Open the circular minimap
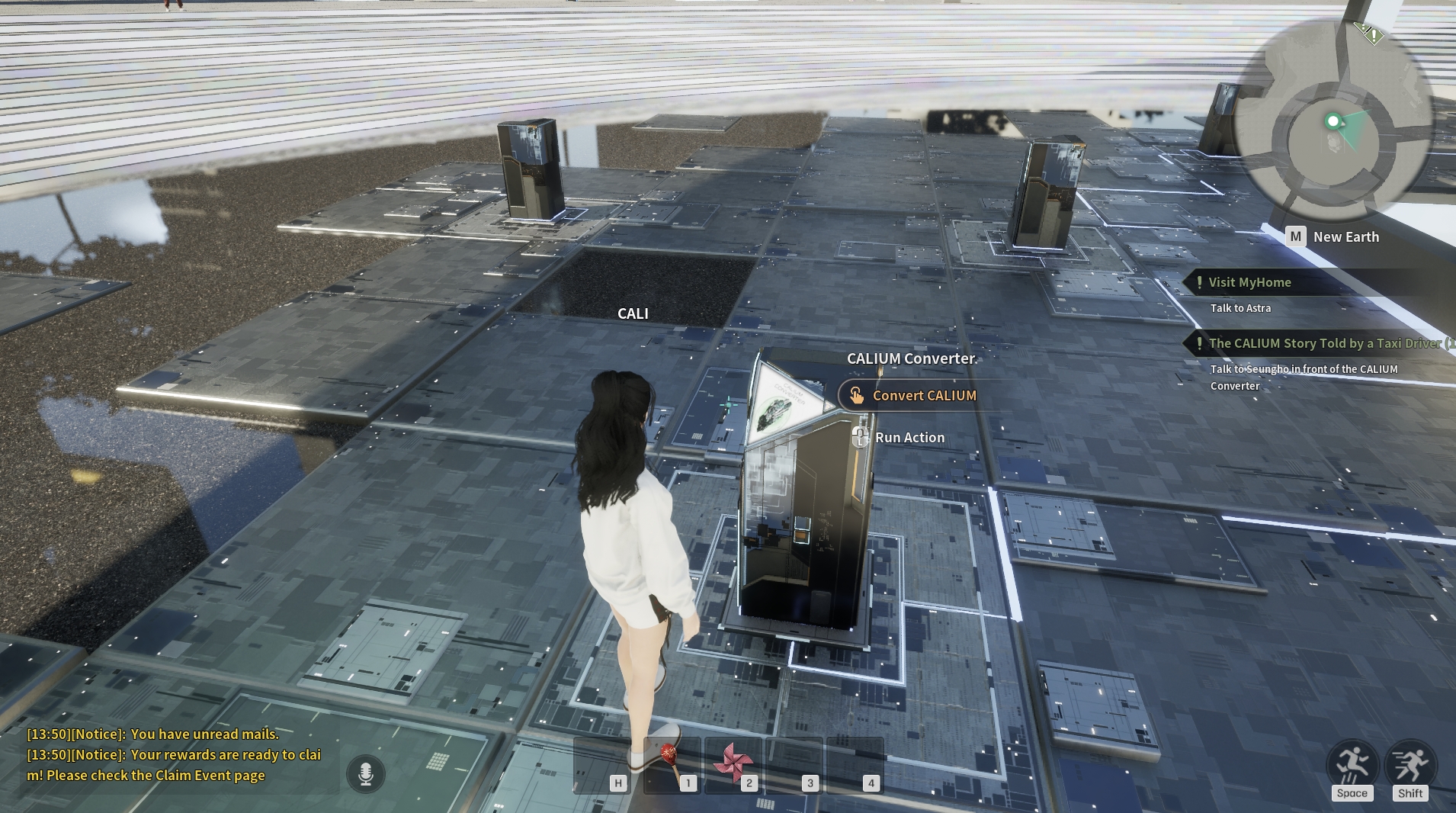This screenshot has width=1456, height=813. click(1333, 121)
